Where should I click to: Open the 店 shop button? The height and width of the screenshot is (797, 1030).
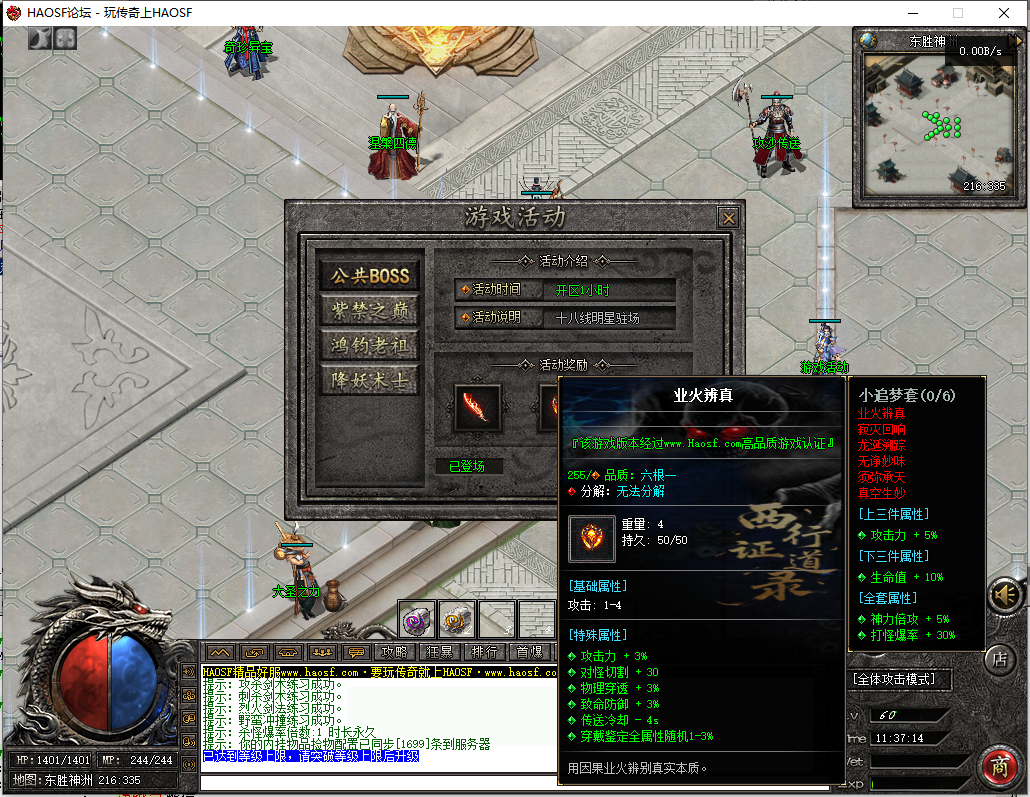[x=999, y=658]
